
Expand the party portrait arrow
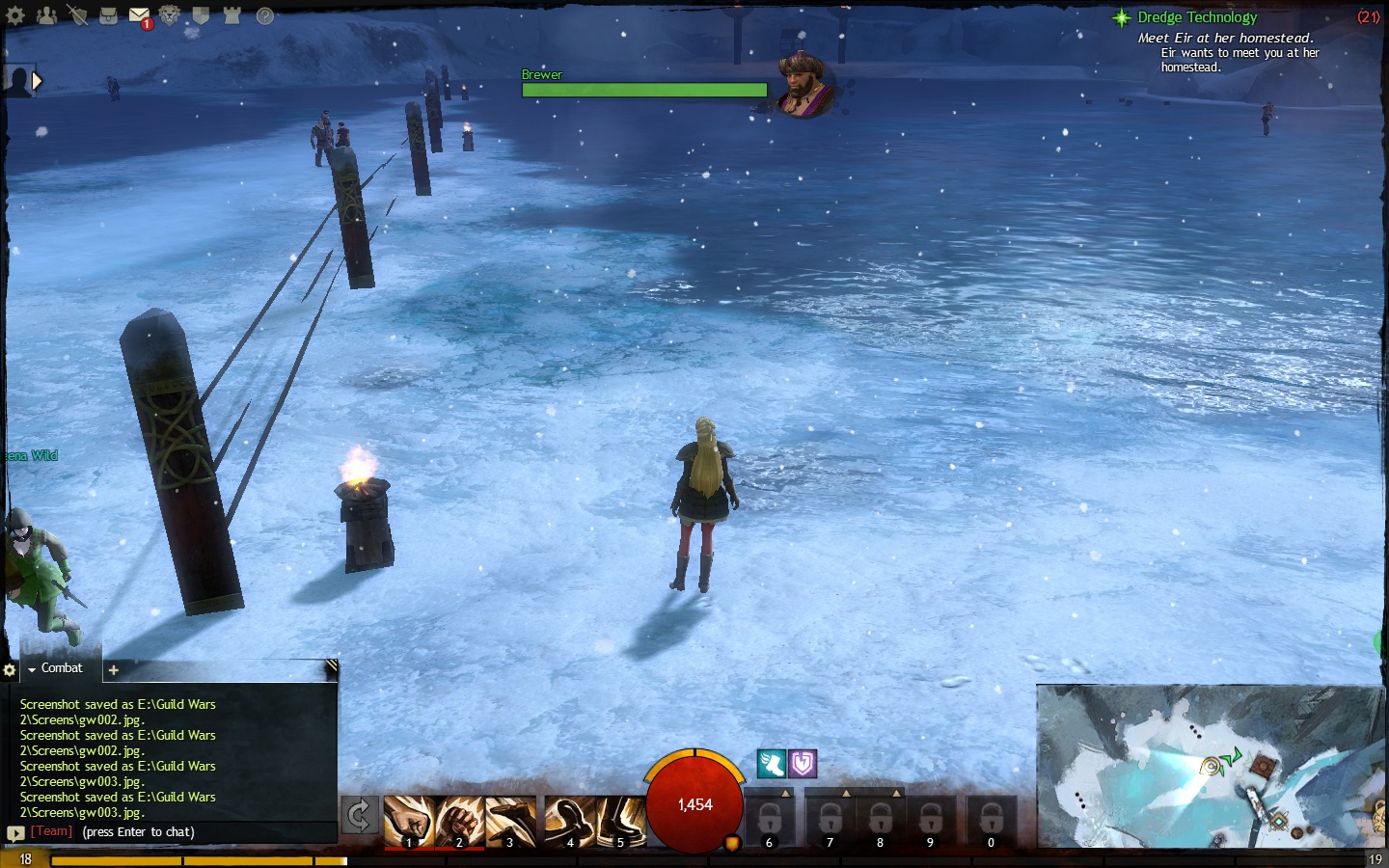tap(37, 81)
